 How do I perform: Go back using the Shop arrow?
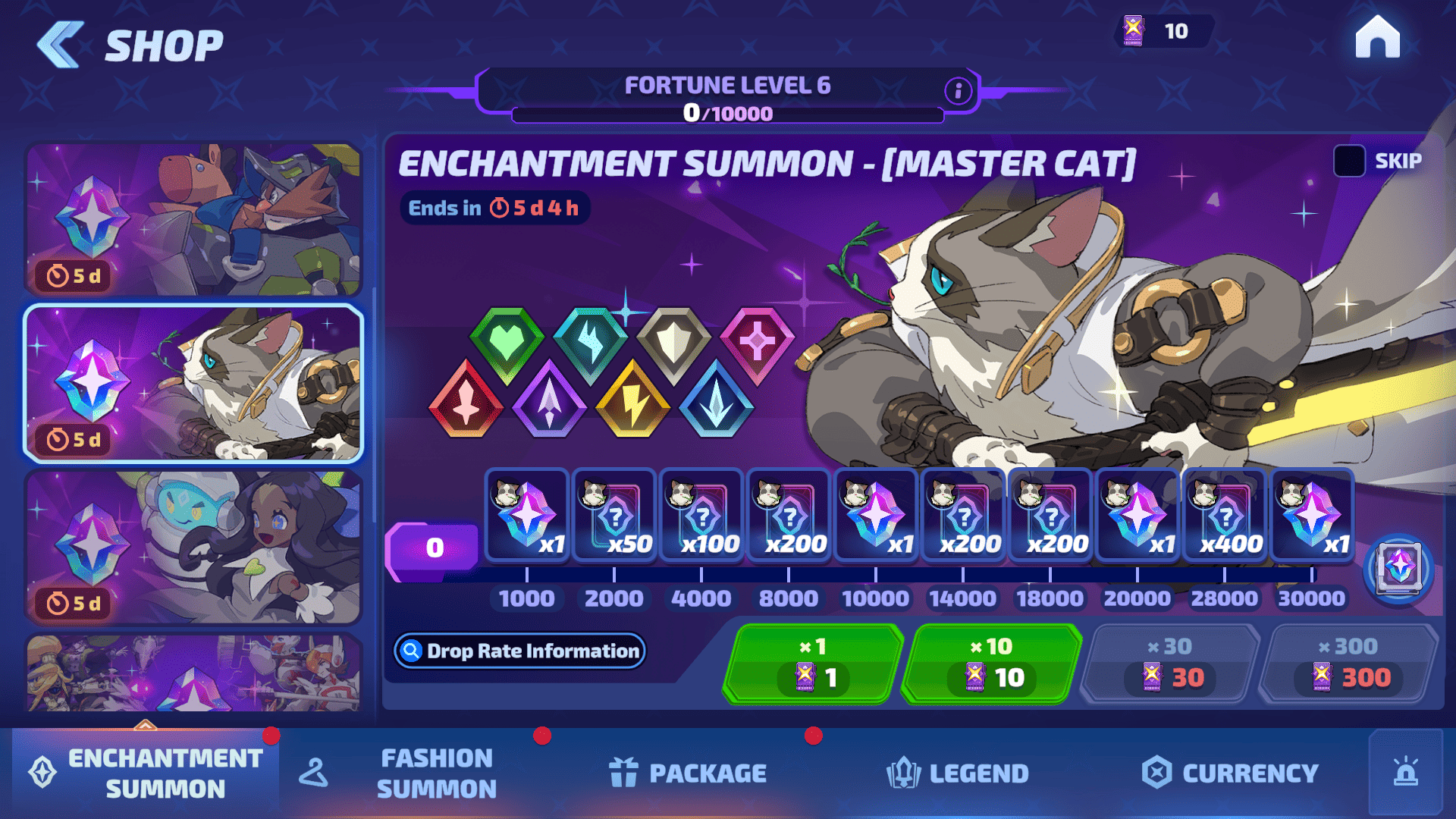(x=61, y=45)
